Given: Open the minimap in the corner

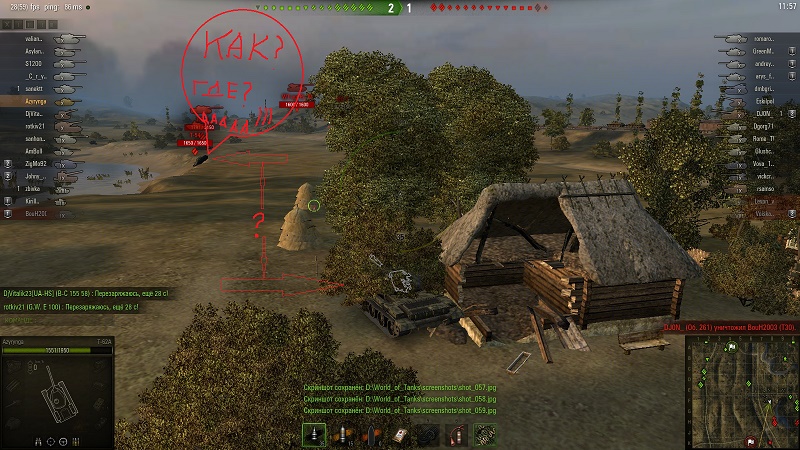Looking at the screenshot, I should [x=741, y=391].
